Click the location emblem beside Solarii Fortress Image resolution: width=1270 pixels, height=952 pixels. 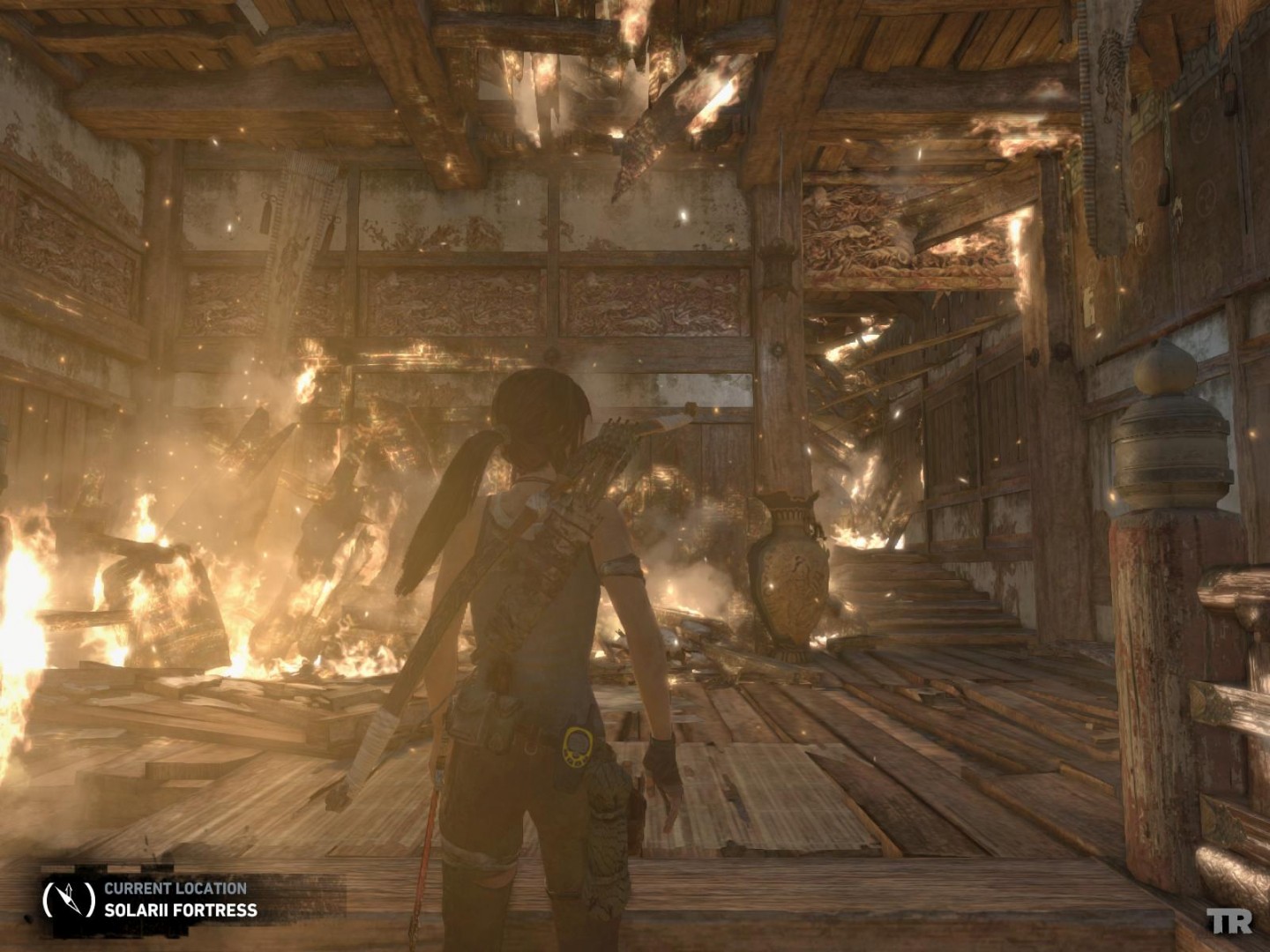[69, 898]
